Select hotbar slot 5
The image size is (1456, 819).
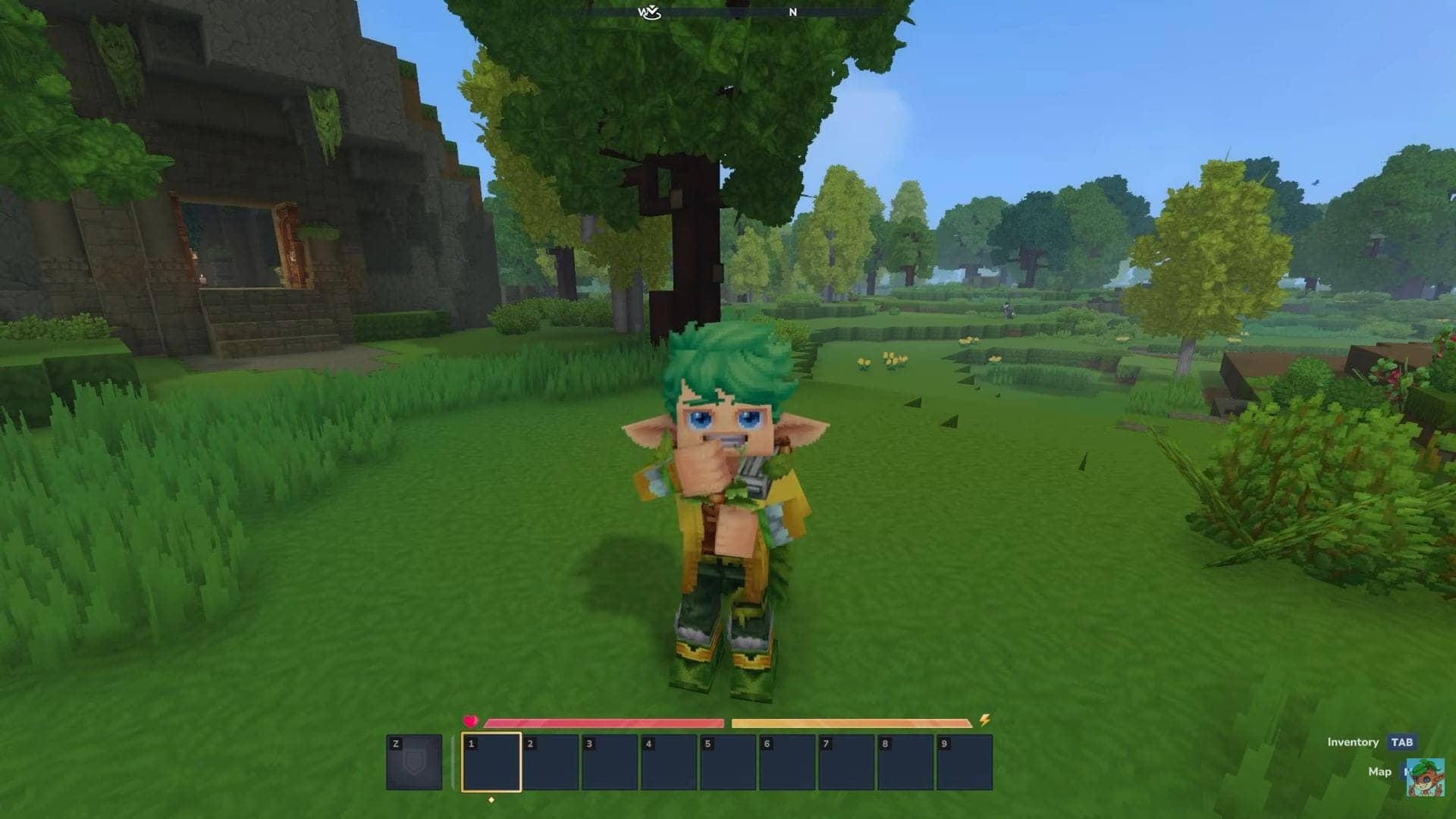coord(730,762)
